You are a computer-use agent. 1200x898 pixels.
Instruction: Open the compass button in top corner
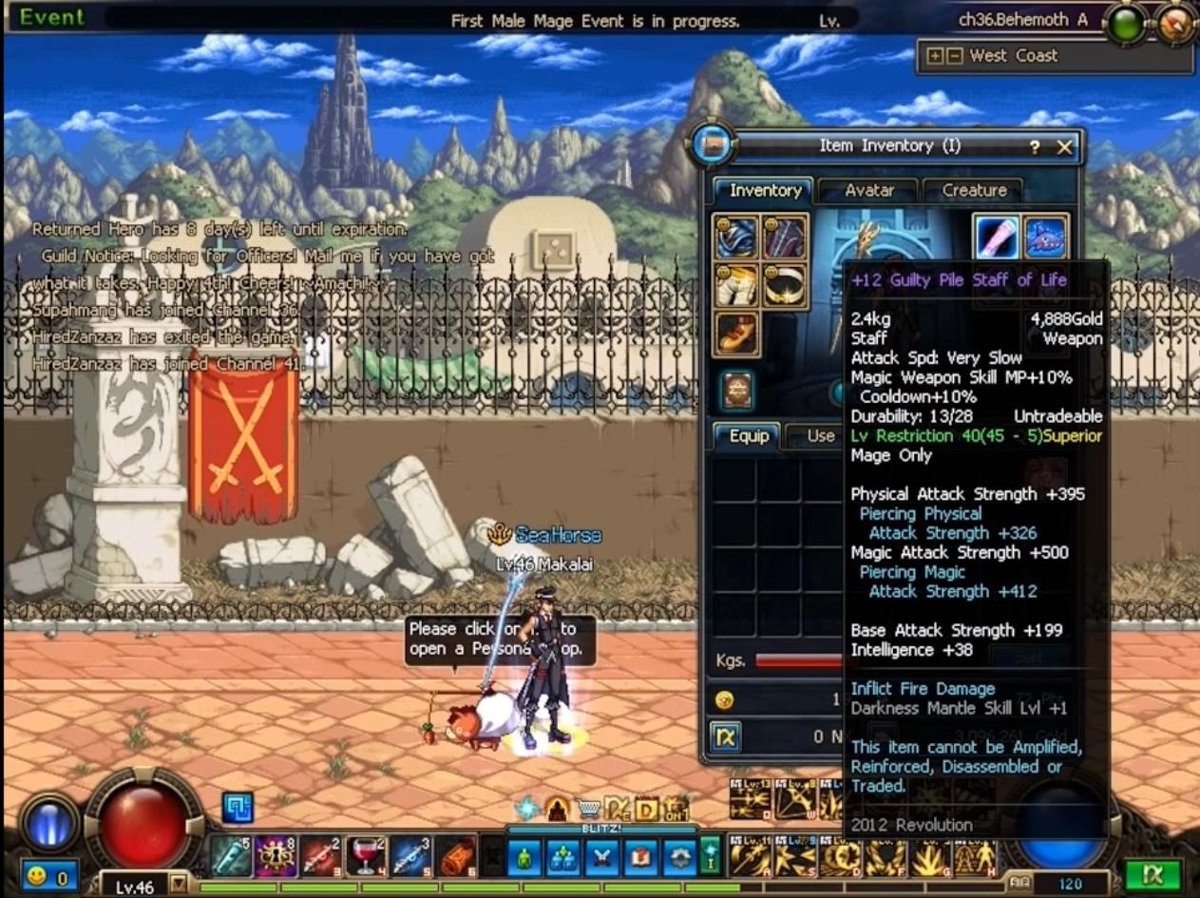(1176, 22)
